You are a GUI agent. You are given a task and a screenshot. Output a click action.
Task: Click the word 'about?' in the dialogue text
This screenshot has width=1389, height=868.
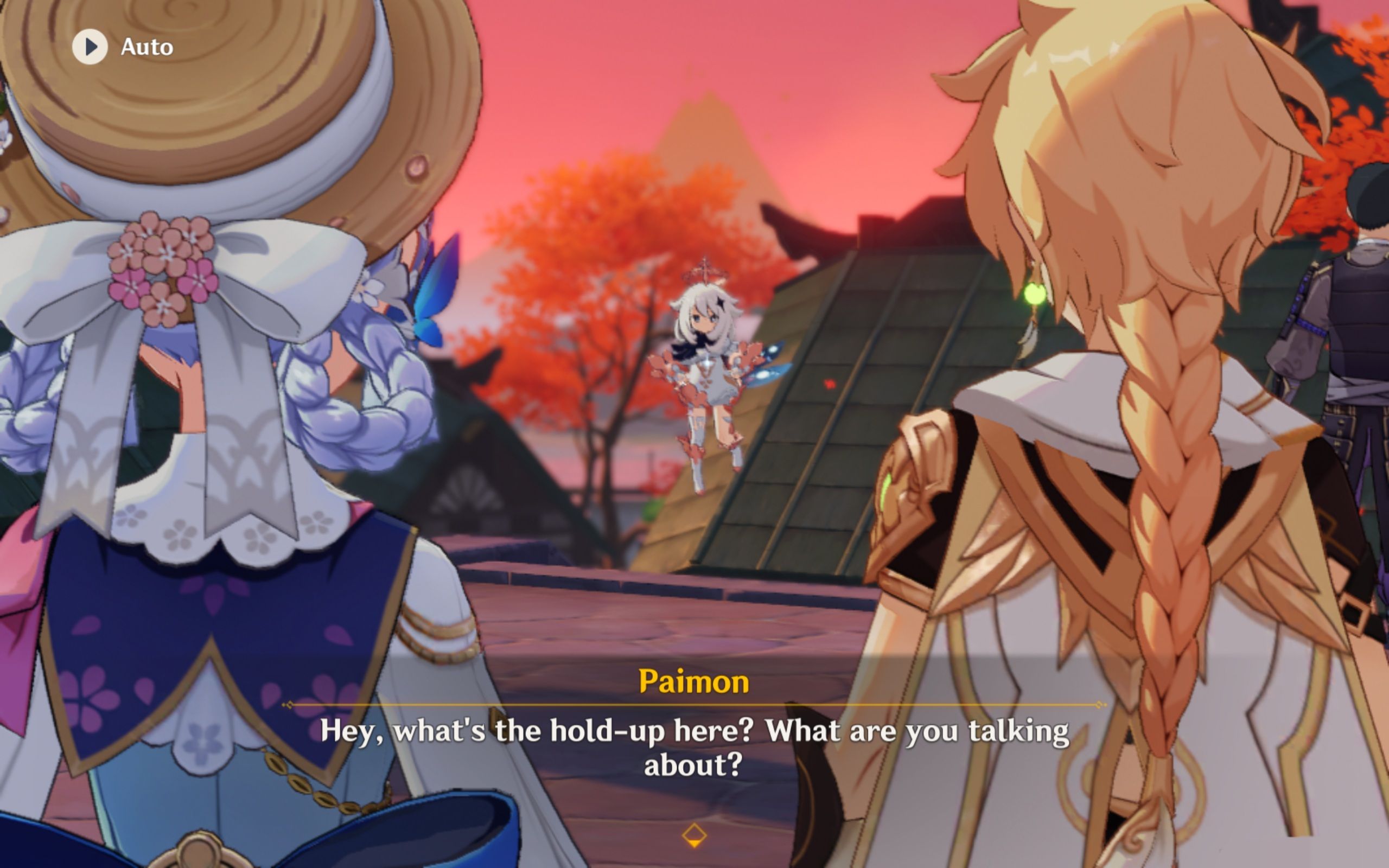pyautogui.click(x=693, y=763)
